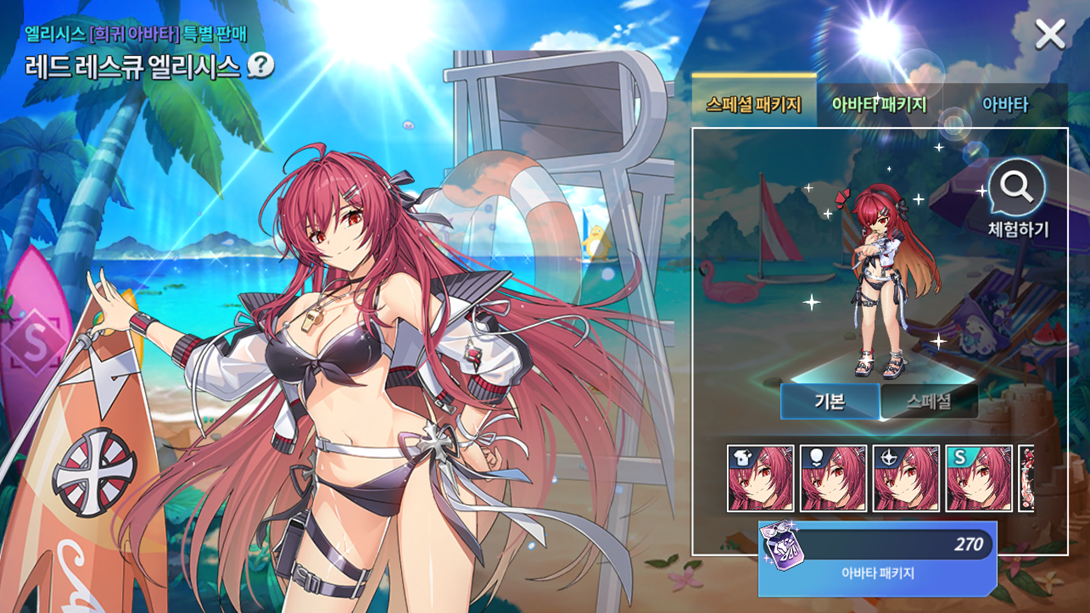The image size is (1090, 613).
Task: Select the speech-balloon icon thumbnail
Action: (x=833, y=479)
